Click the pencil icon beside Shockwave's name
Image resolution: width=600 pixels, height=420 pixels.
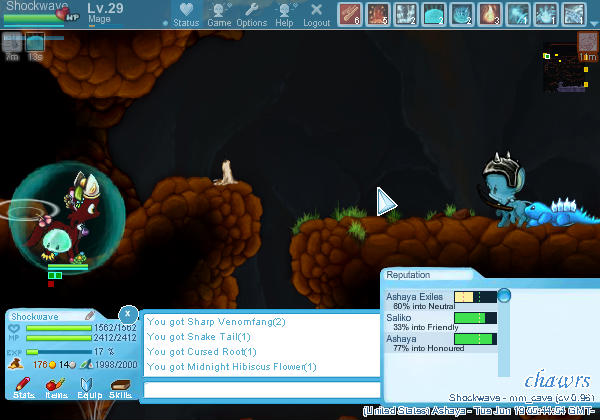pos(90,316)
